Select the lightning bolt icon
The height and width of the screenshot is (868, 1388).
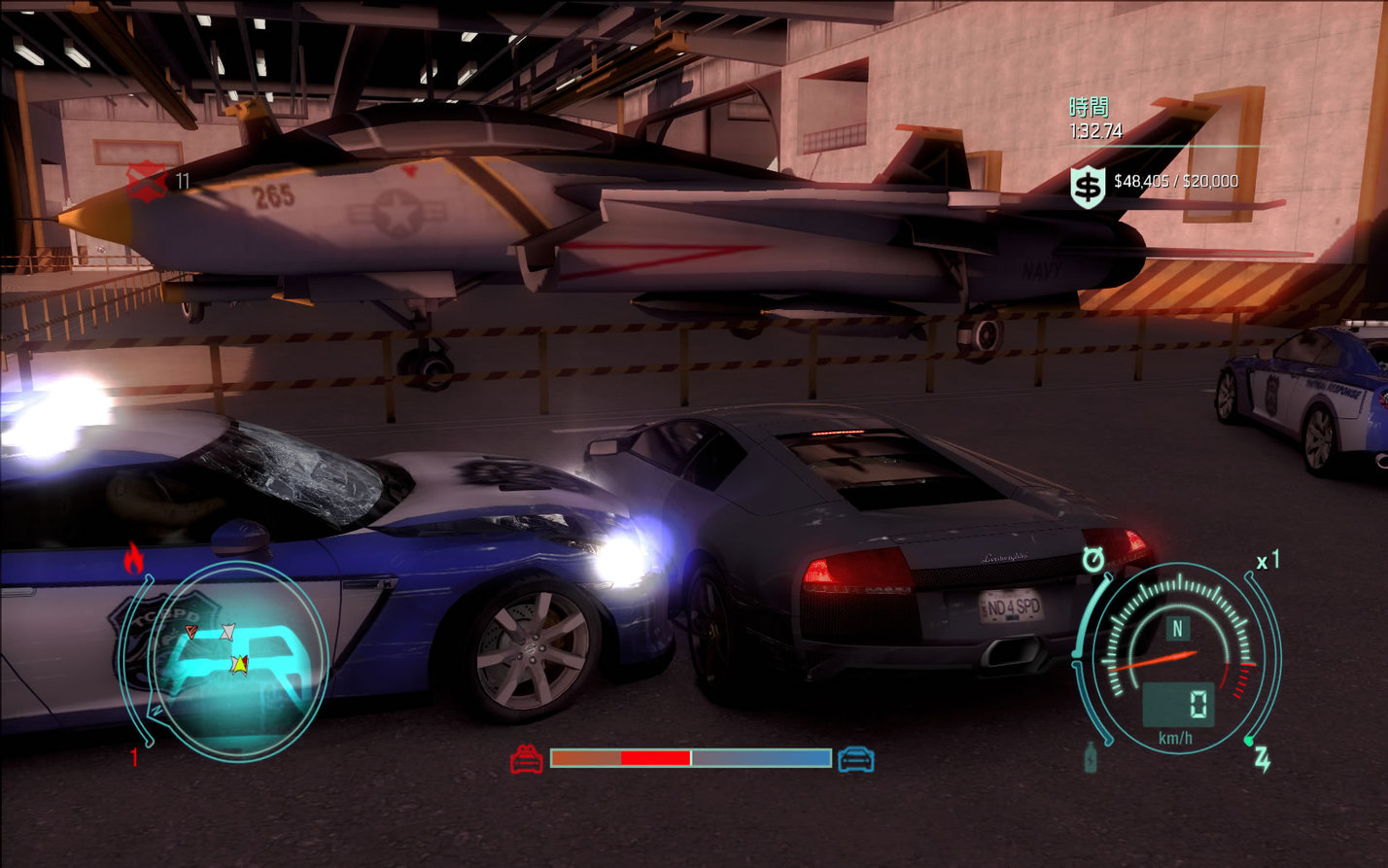pyautogui.click(x=1262, y=759)
